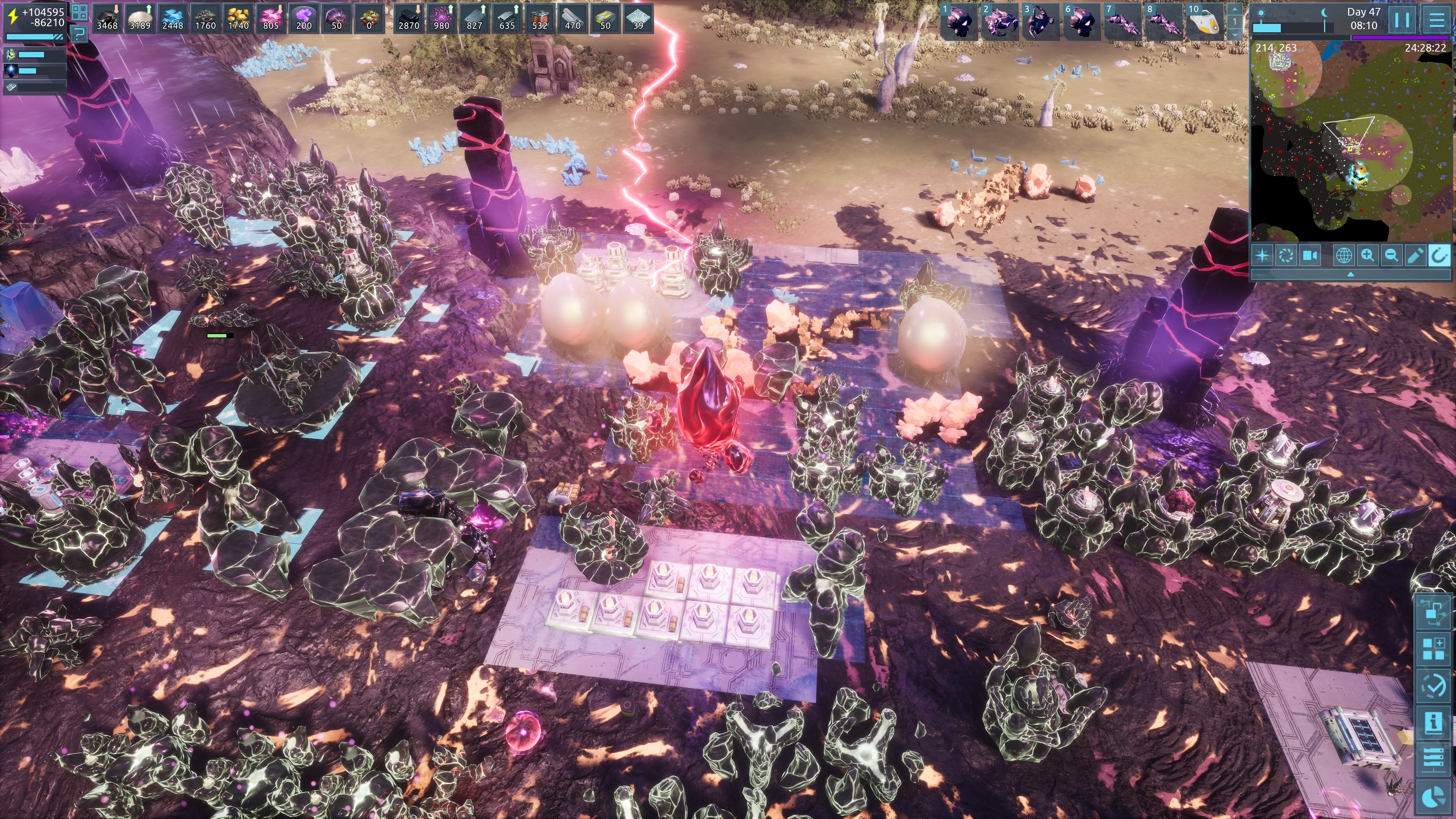This screenshot has width=1456, height=819.
Task: Pause the game with the pause button
Action: (x=1402, y=20)
